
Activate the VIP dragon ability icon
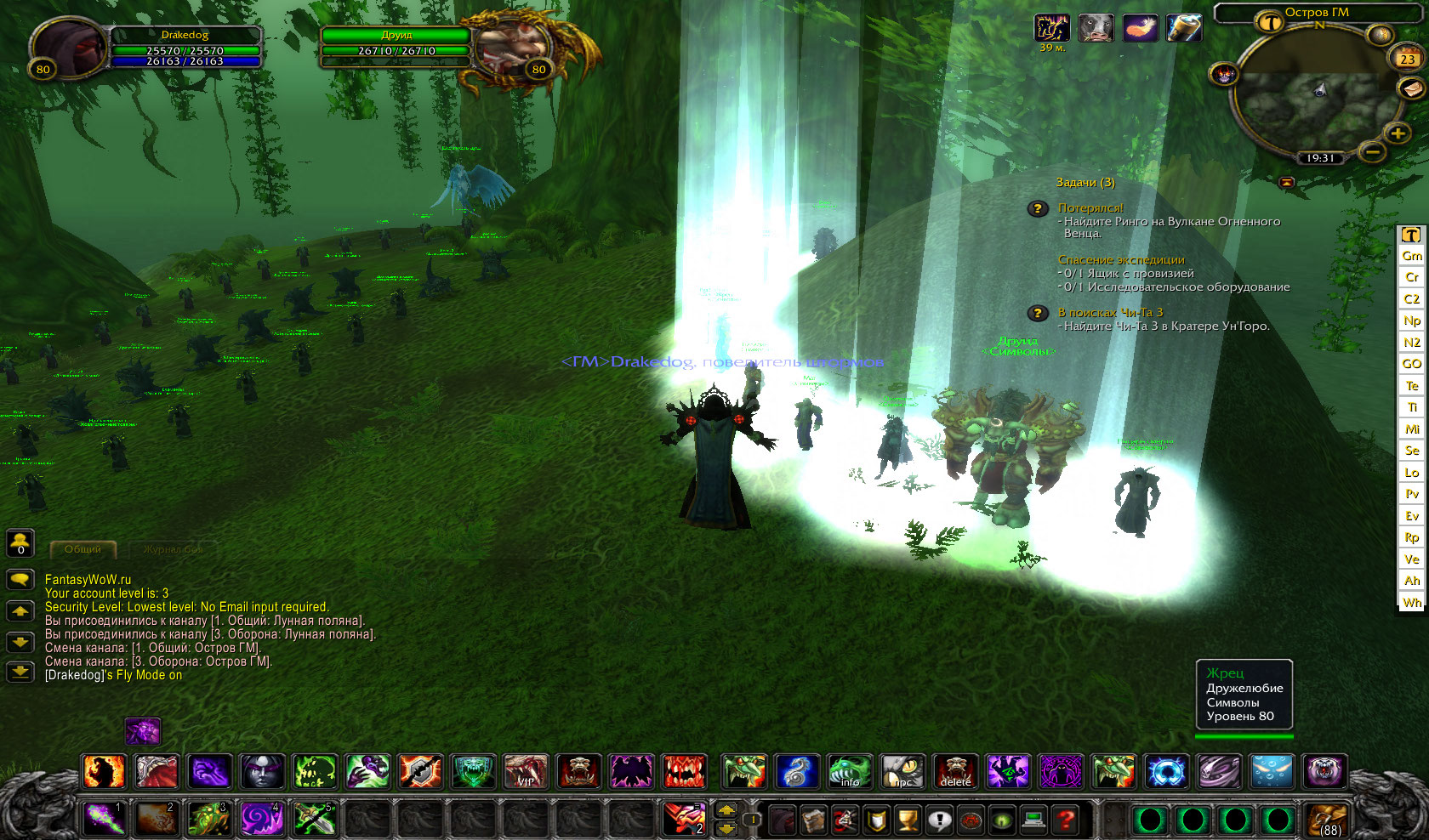[x=526, y=772]
